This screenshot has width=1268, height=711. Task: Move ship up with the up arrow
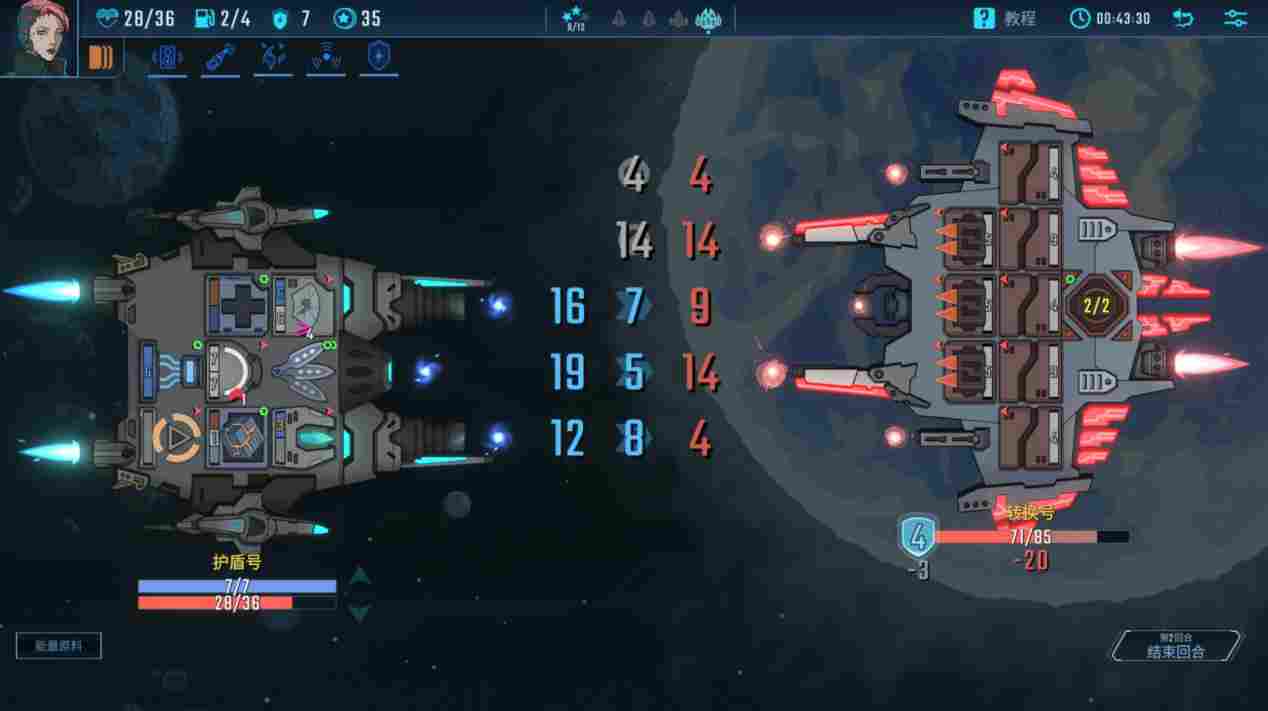pos(360,575)
